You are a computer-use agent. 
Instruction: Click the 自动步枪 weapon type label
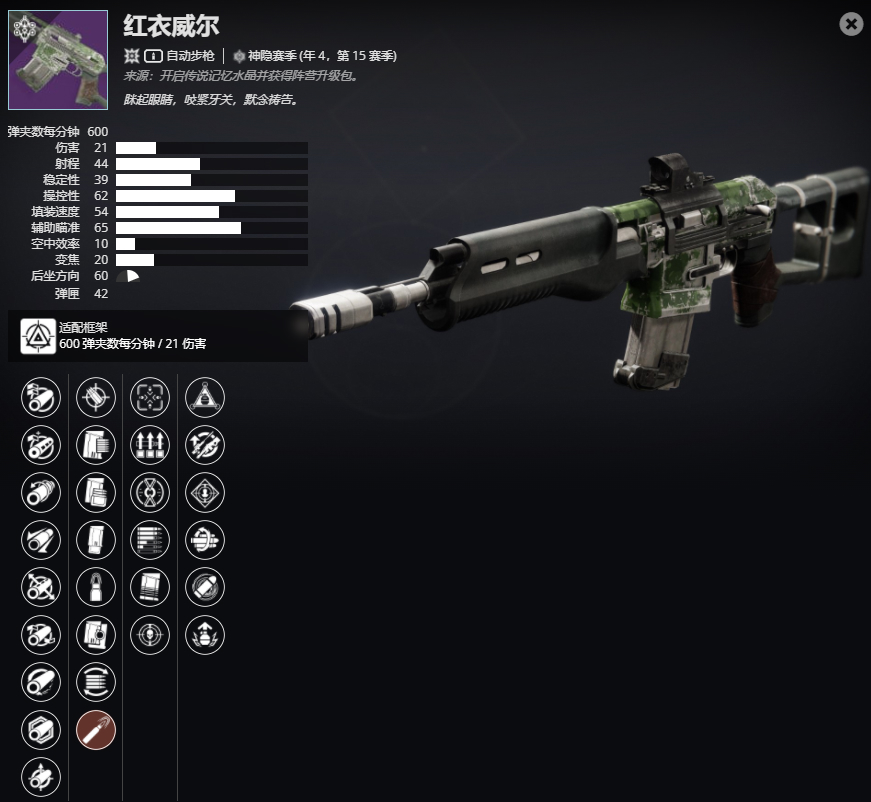tap(191, 56)
